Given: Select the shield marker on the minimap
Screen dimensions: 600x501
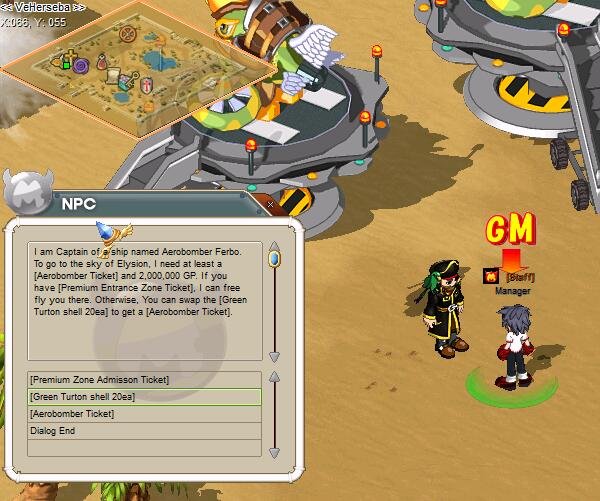Looking at the screenshot, I should 148,83.
